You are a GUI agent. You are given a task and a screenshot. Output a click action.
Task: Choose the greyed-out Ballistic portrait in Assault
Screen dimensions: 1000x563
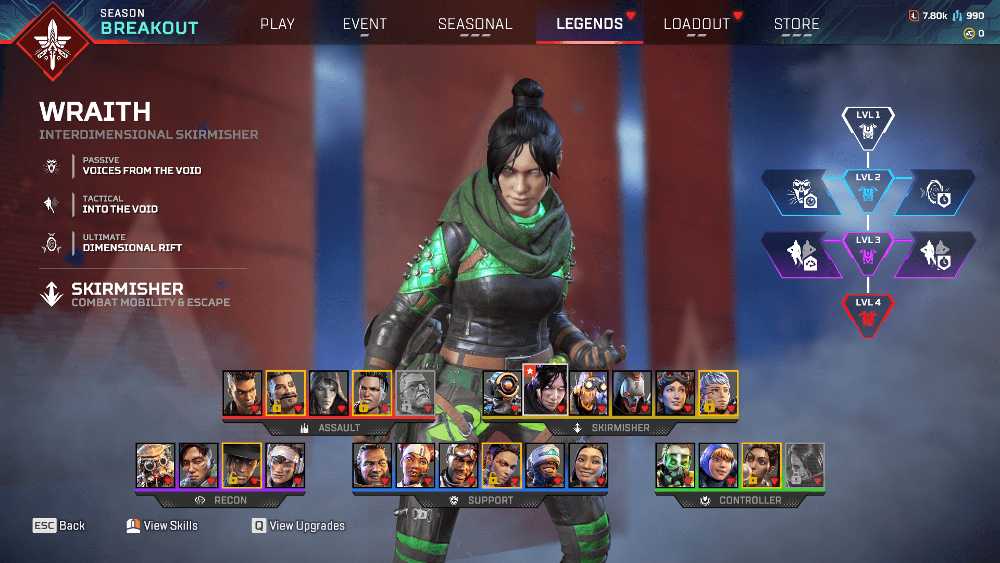416,393
